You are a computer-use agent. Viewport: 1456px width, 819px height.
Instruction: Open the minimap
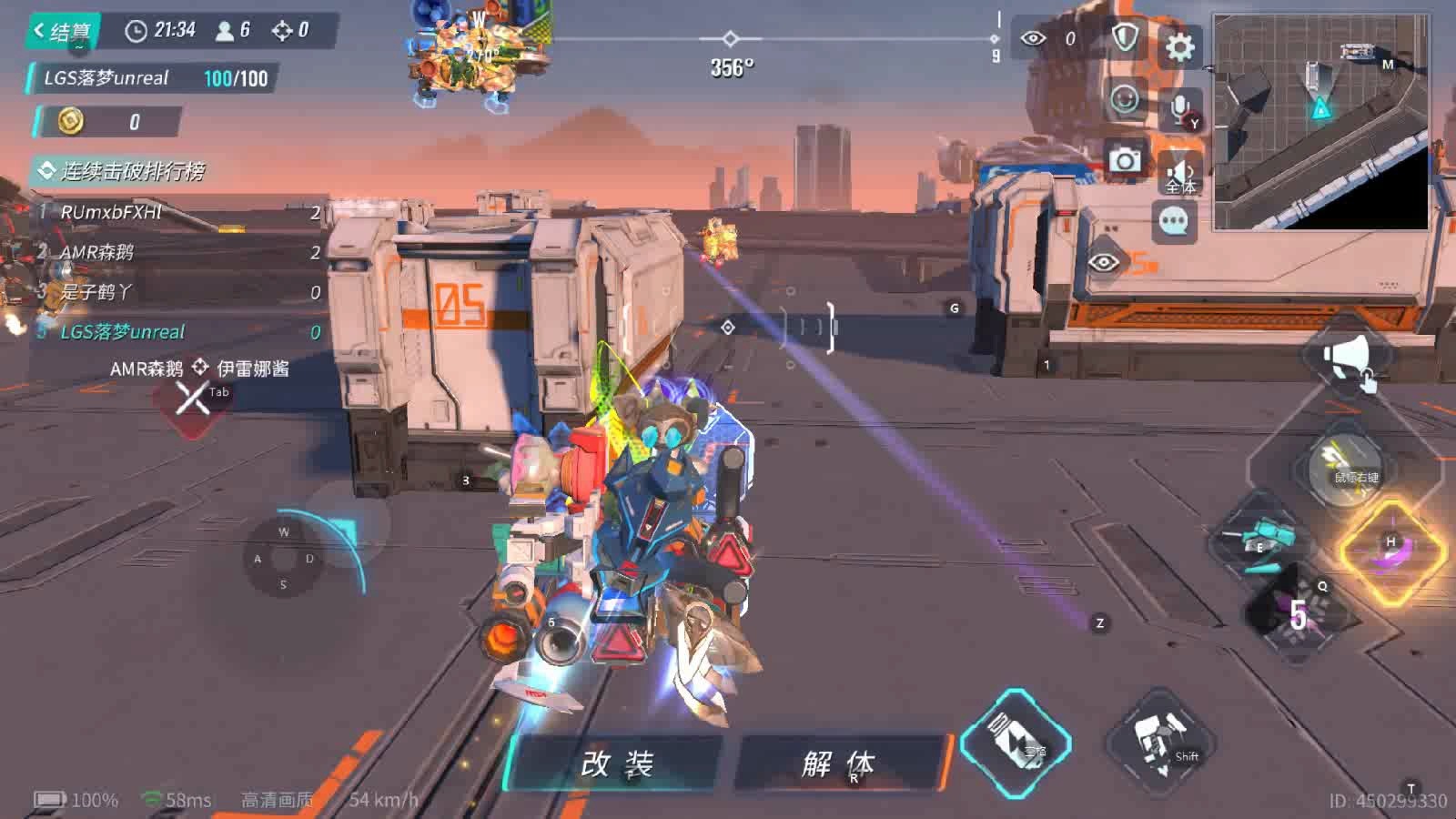tap(1320, 121)
